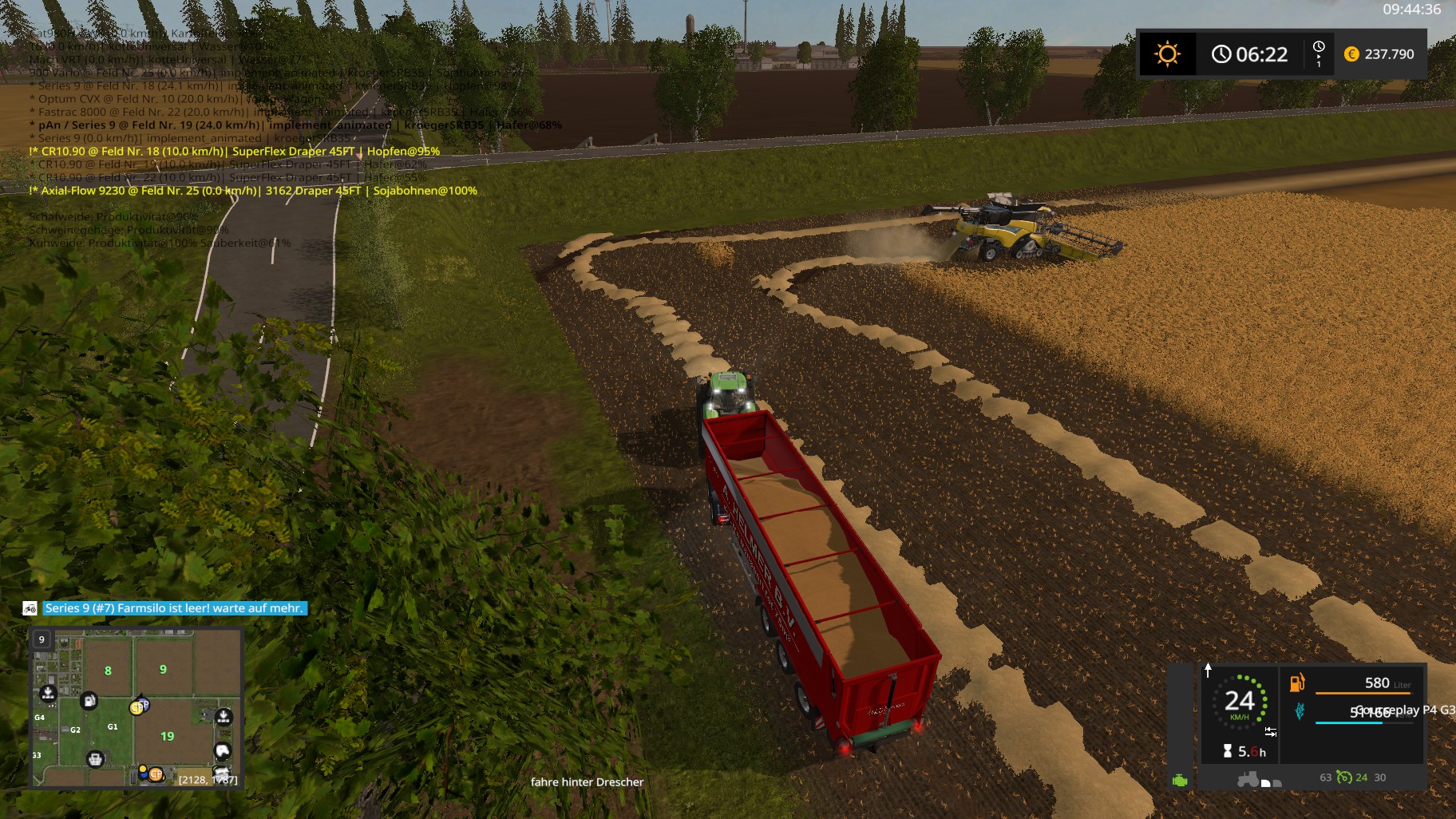Click the Euro coin icon next to 237.790
The width and height of the screenshot is (1456, 819).
coord(1351,56)
